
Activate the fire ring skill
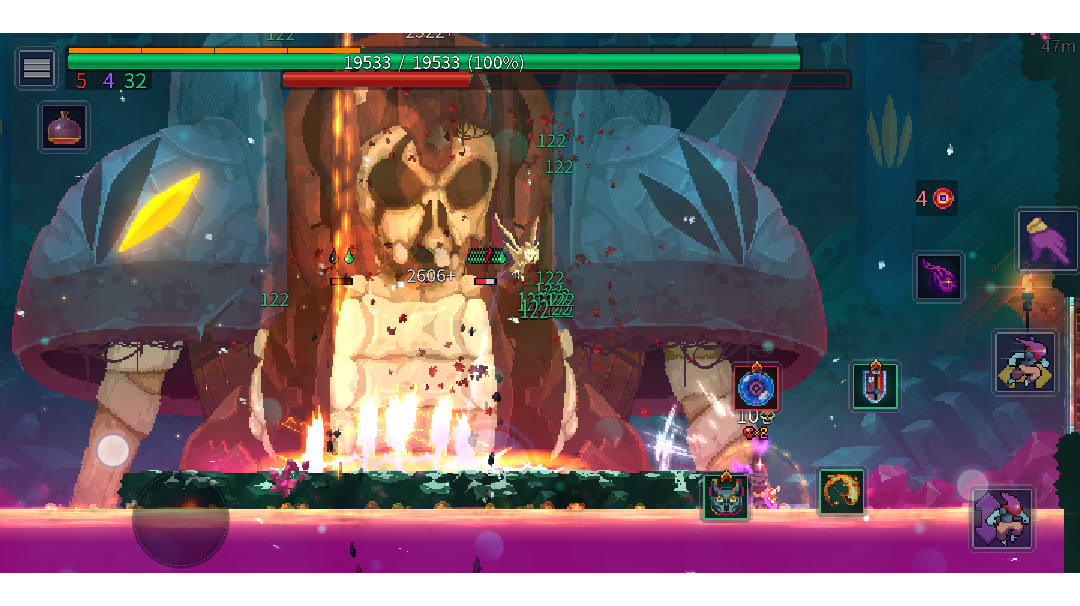842,491
